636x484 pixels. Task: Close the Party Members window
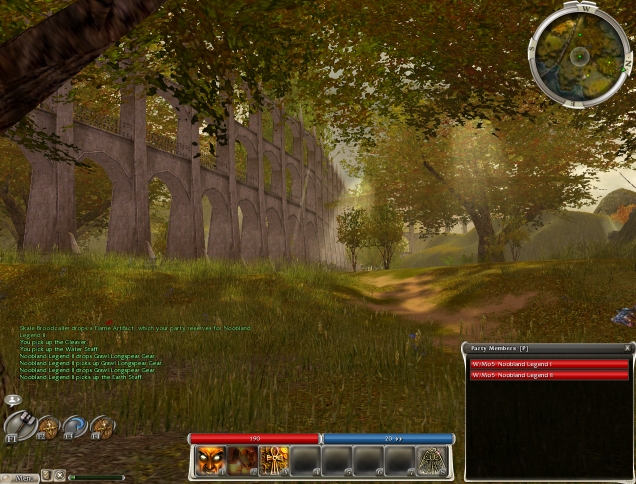[x=628, y=347]
